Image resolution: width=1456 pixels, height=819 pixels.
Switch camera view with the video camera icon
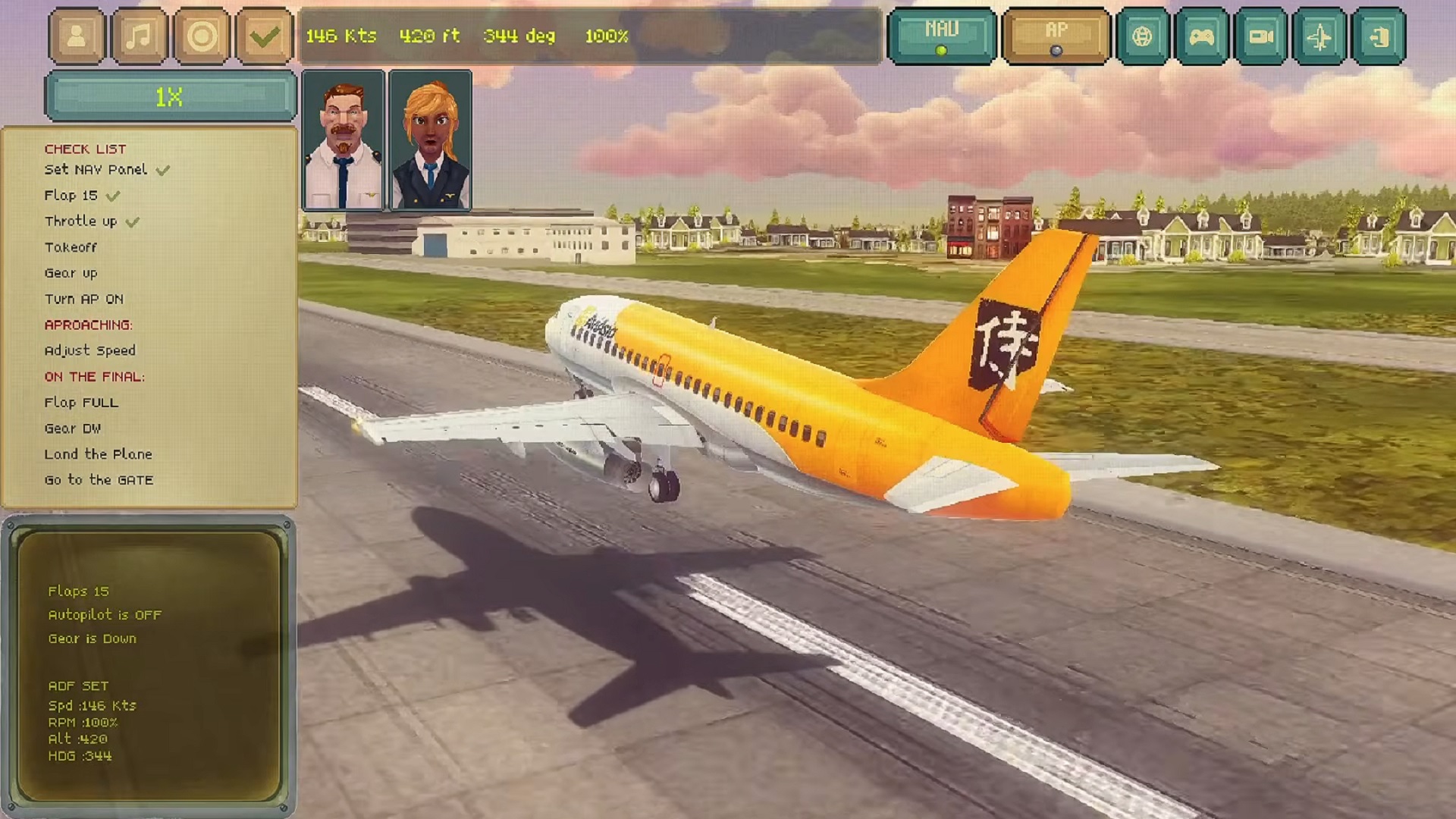point(1261,34)
